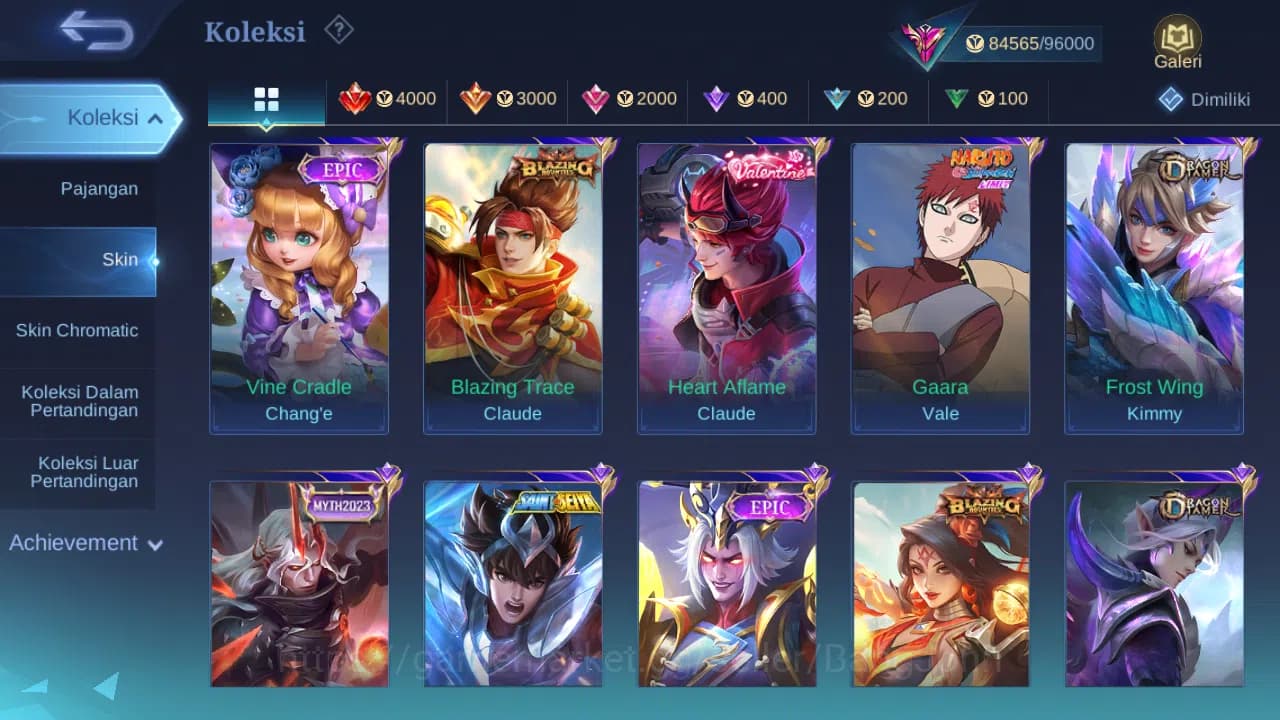
Task: Select the grid icon to show all skins
Action: (266, 99)
